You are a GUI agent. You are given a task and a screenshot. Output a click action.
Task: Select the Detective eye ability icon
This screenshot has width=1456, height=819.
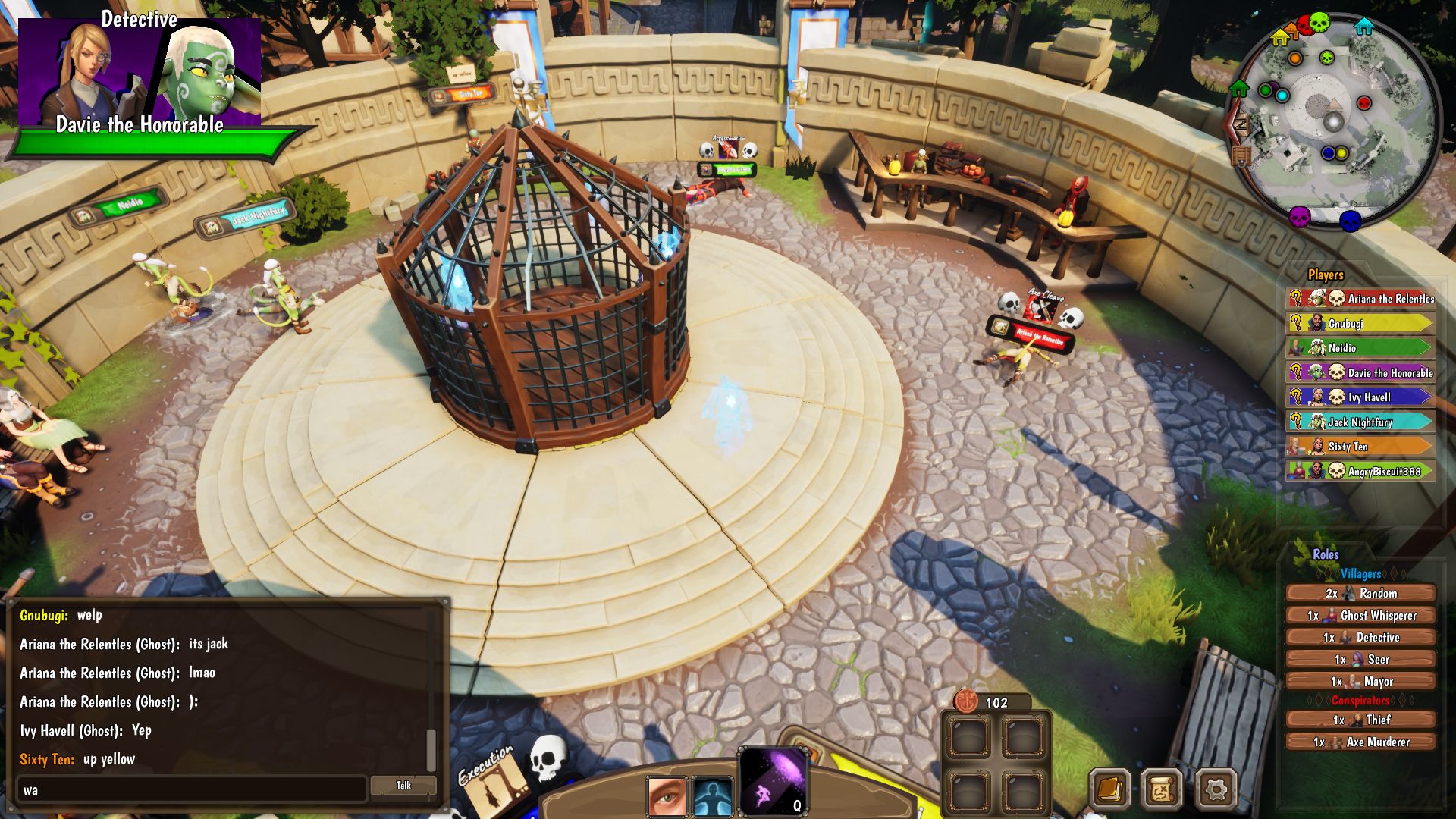[x=667, y=795]
